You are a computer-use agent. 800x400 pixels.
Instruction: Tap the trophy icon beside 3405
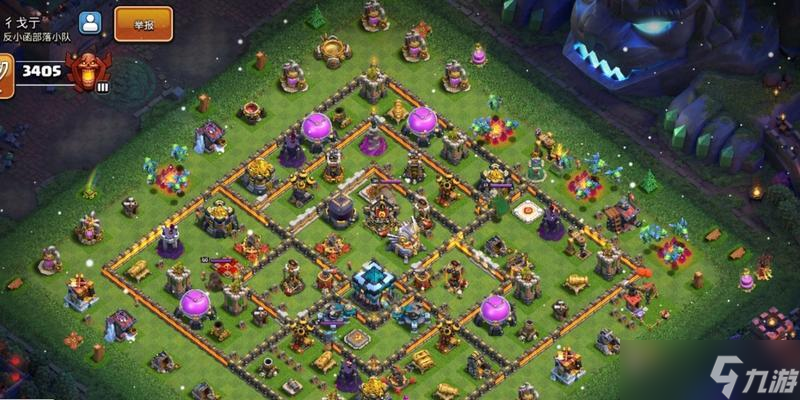coord(5,73)
